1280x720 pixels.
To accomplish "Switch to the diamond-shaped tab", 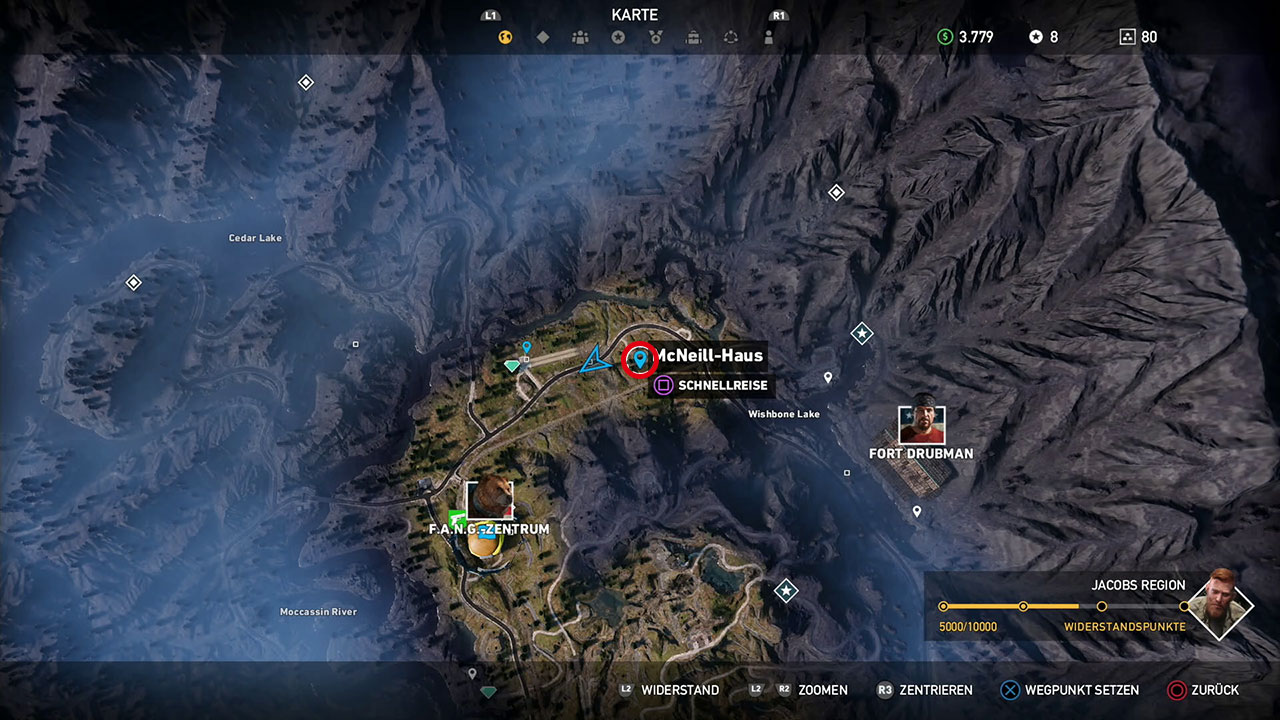I will 543,38.
